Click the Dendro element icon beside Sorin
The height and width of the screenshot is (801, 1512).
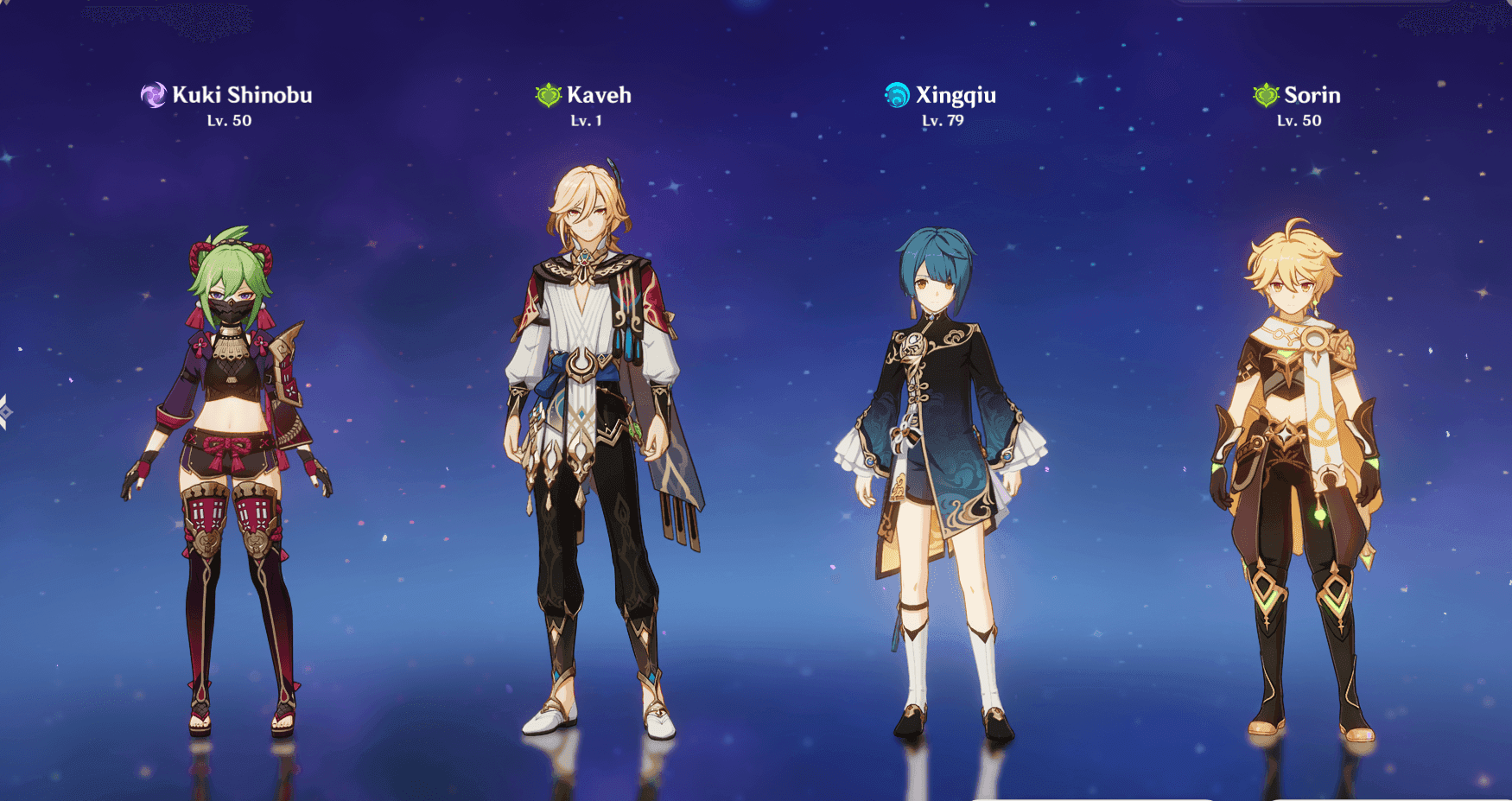(x=1265, y=95)
